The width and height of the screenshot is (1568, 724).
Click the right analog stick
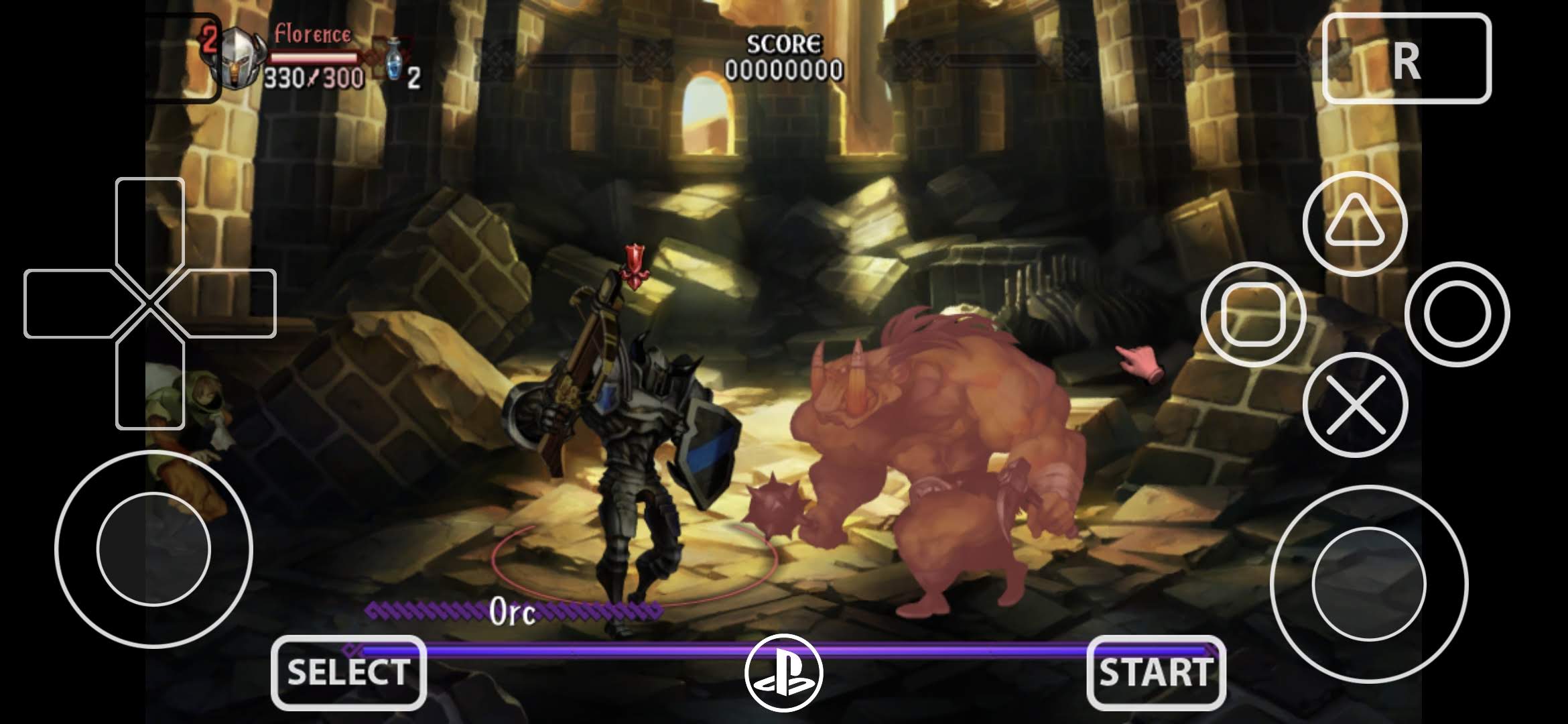1368,583
